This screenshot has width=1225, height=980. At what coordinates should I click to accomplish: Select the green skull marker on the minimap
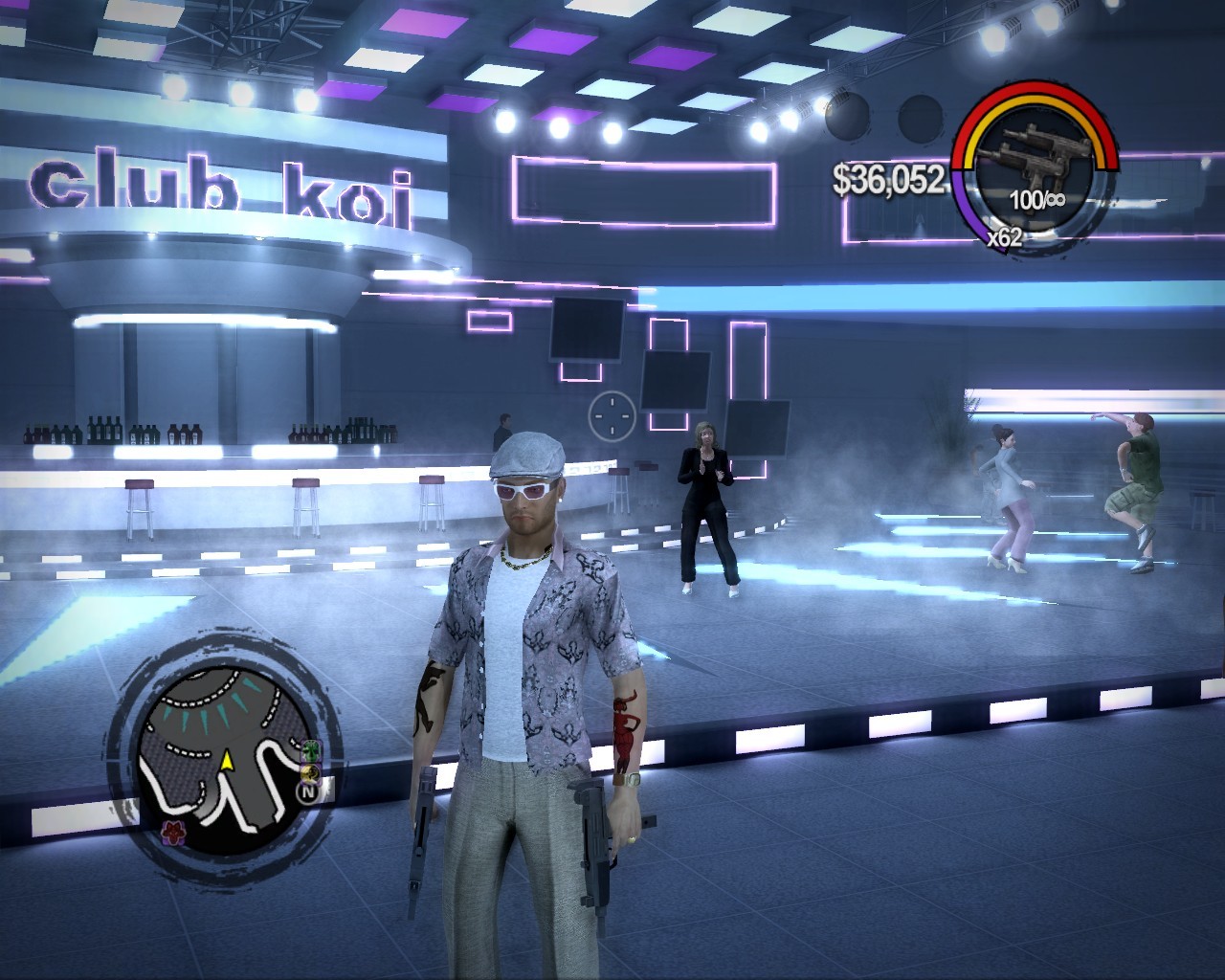pos(311,750)
